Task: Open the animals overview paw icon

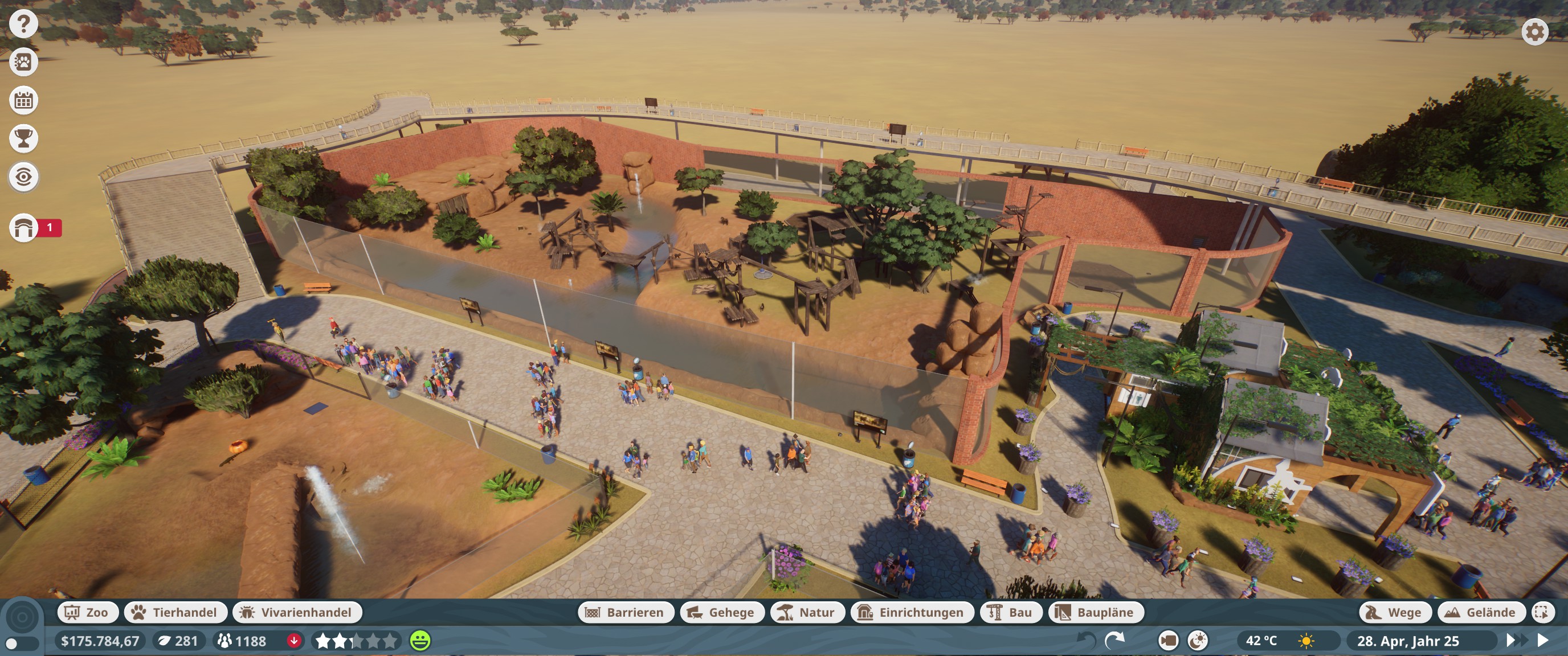Action: (24, 62)
